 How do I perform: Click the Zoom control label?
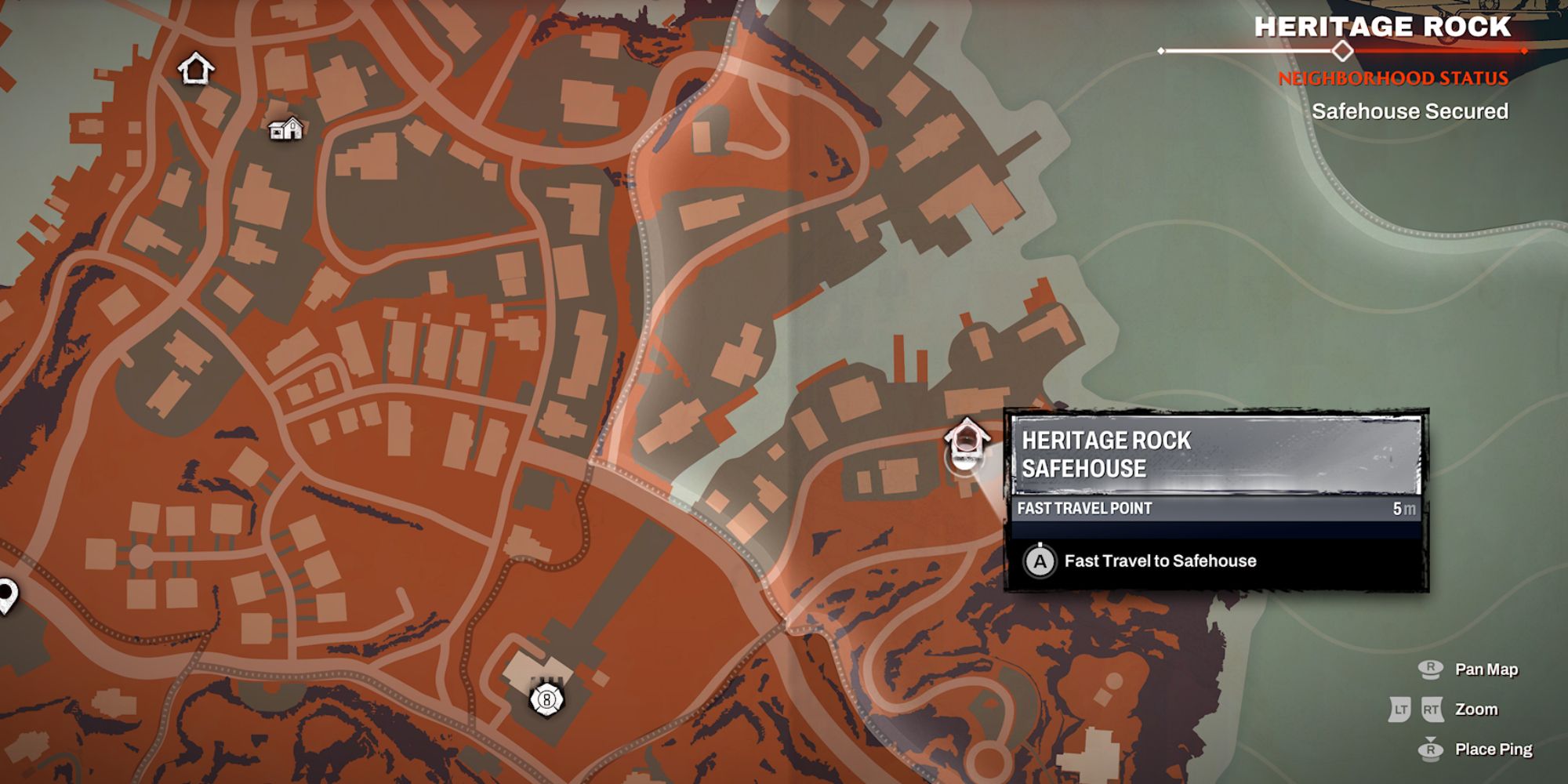pyautogui.click(x=1479, y=709)
